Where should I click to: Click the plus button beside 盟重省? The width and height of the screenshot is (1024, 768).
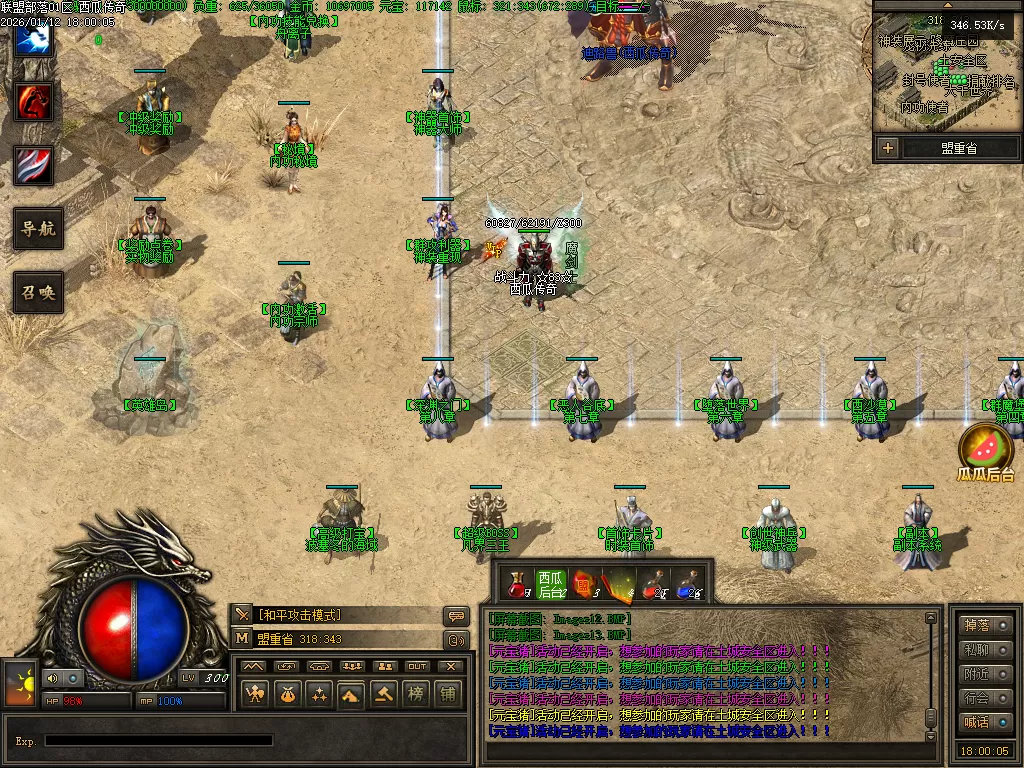[x=888, y=148]
